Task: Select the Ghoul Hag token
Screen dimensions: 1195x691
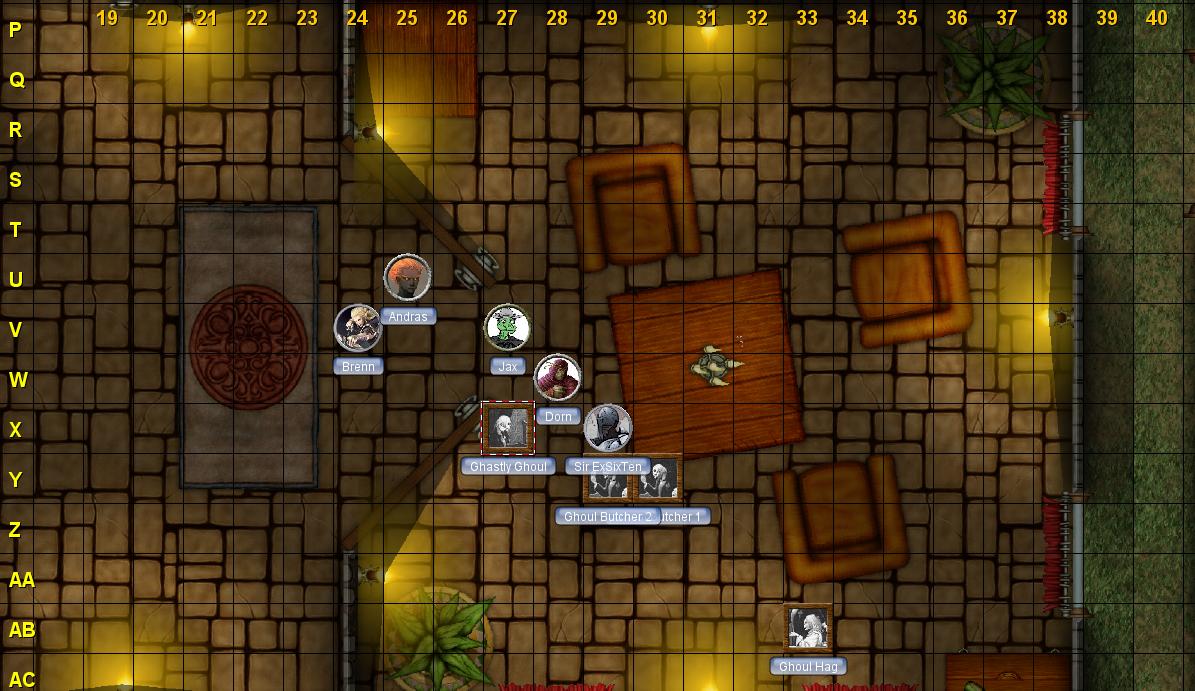Action: 807,628
